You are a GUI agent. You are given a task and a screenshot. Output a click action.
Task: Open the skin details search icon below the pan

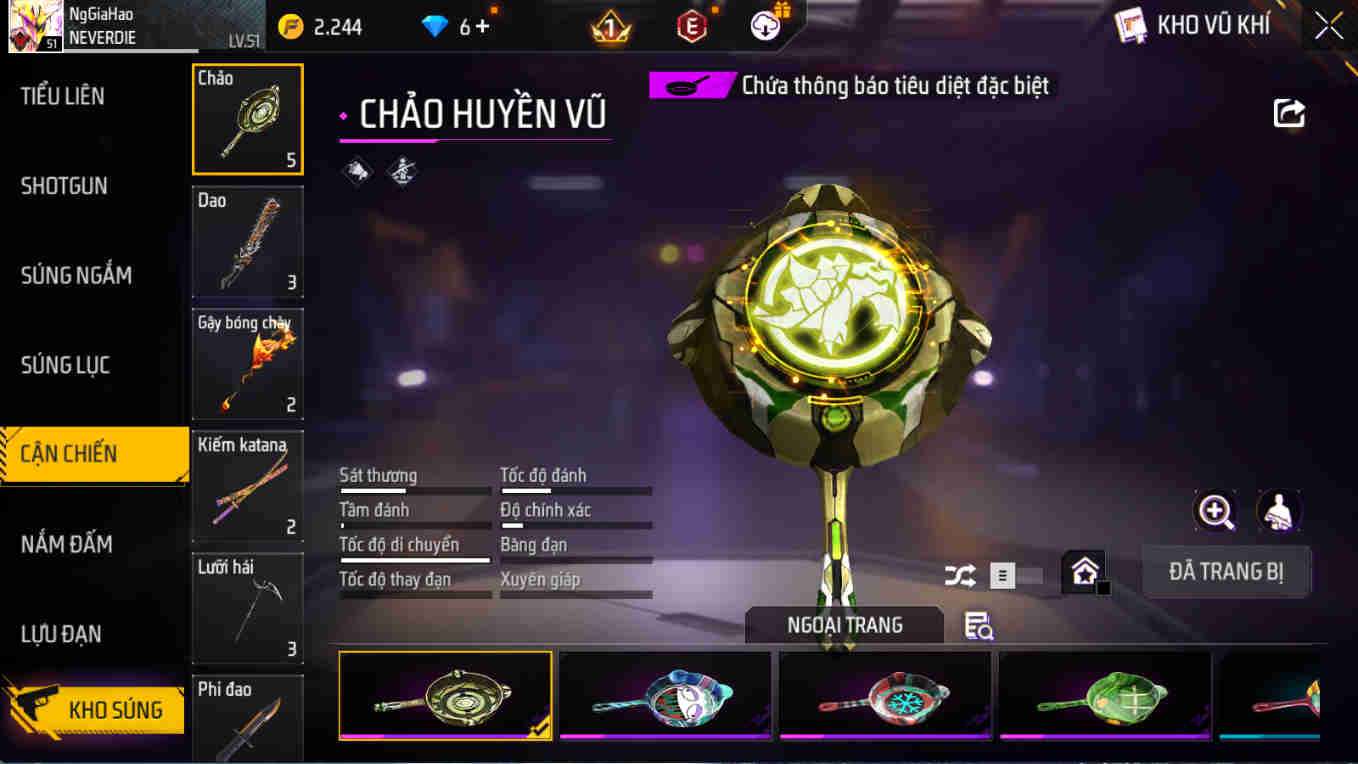point(978,624)
